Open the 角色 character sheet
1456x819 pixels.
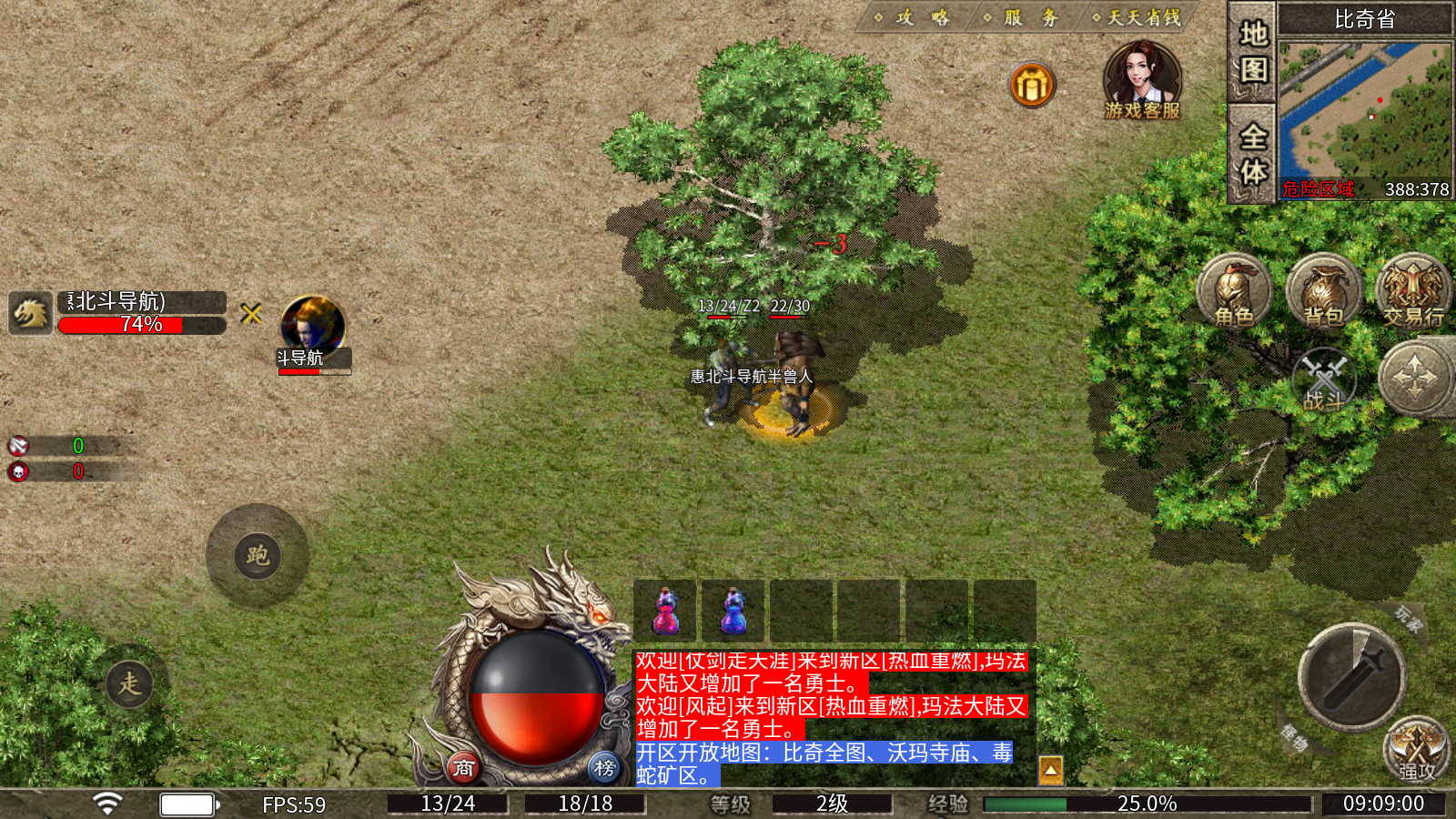[x=1234, y=291]
